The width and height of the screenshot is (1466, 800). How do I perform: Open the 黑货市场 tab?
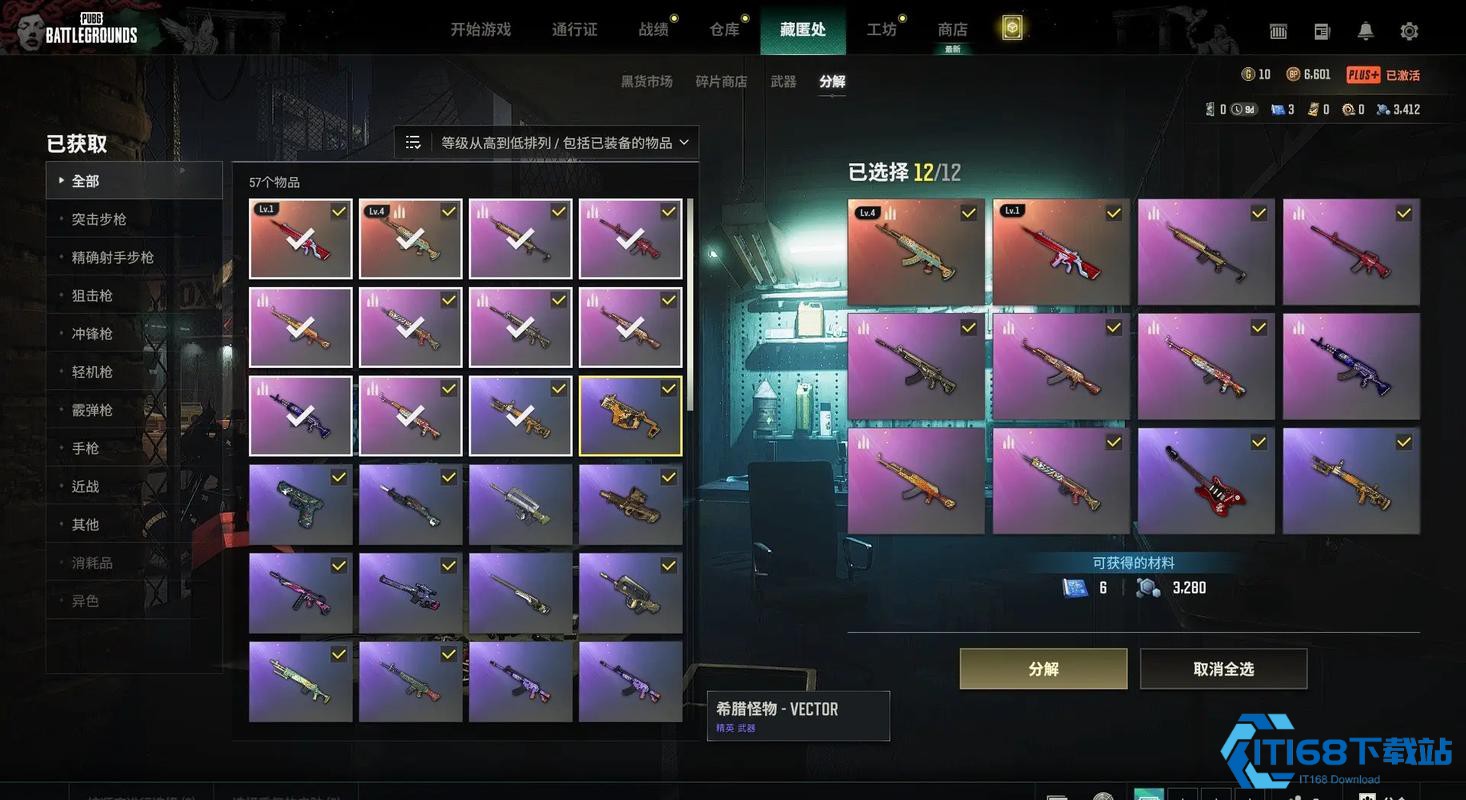(645, 81)
